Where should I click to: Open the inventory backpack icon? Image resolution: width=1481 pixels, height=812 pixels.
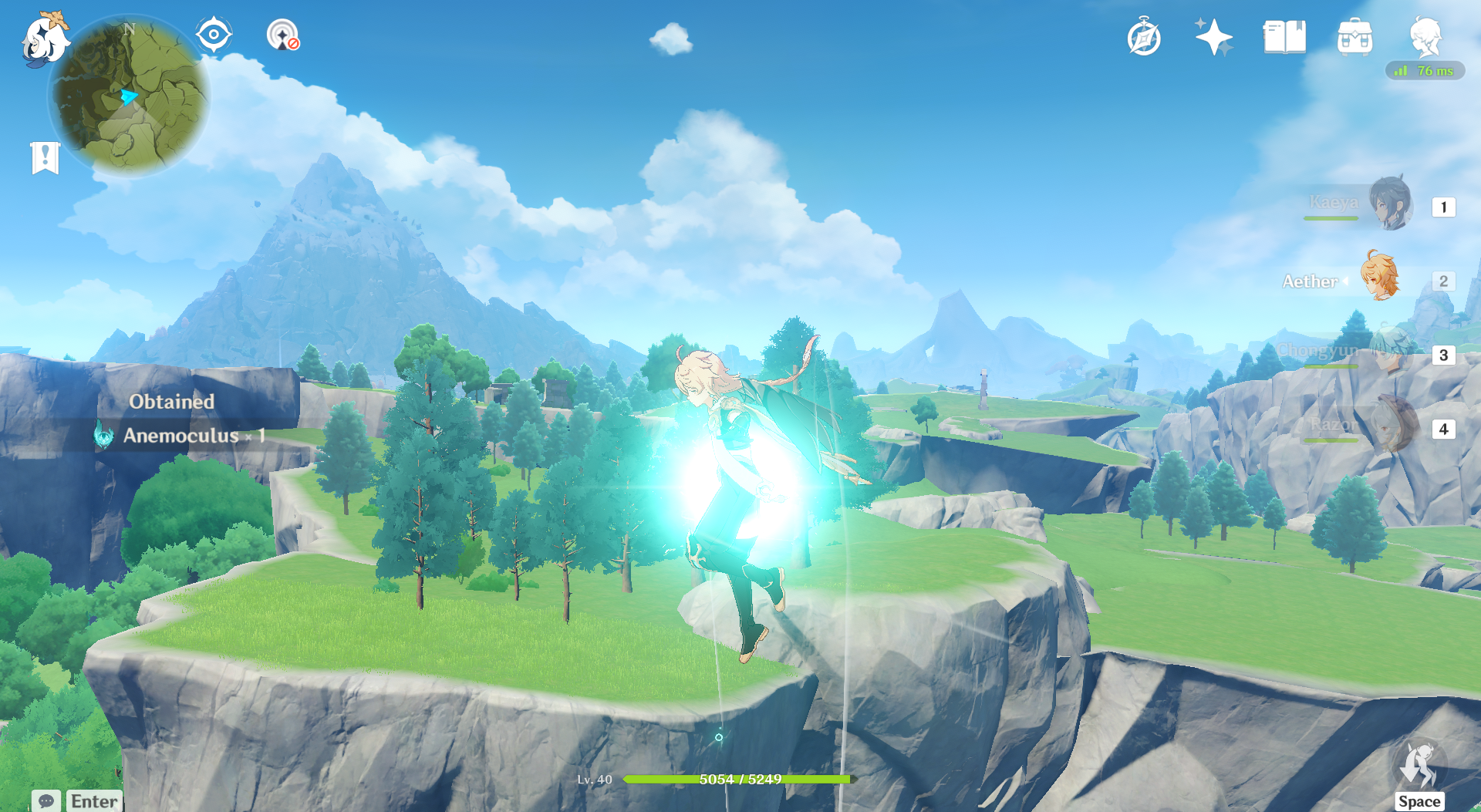click(x=1354, y=37)
